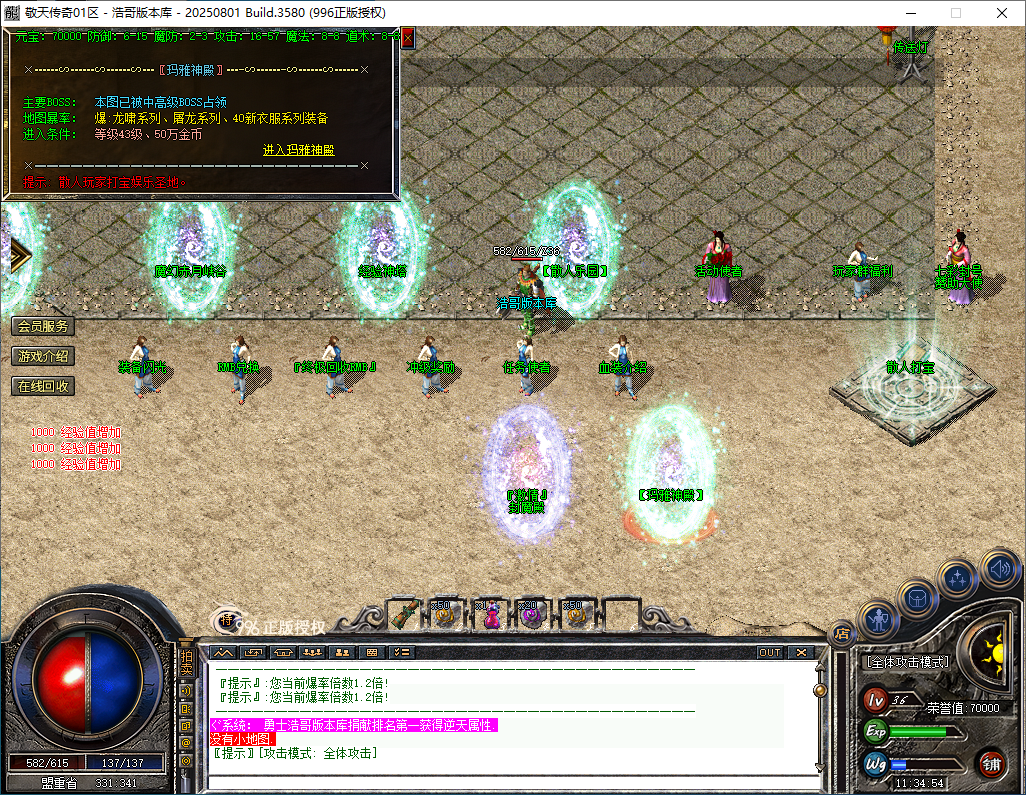Expand the gold arrow side panel
Screen dimensions: 1026x795
[19, 255]
